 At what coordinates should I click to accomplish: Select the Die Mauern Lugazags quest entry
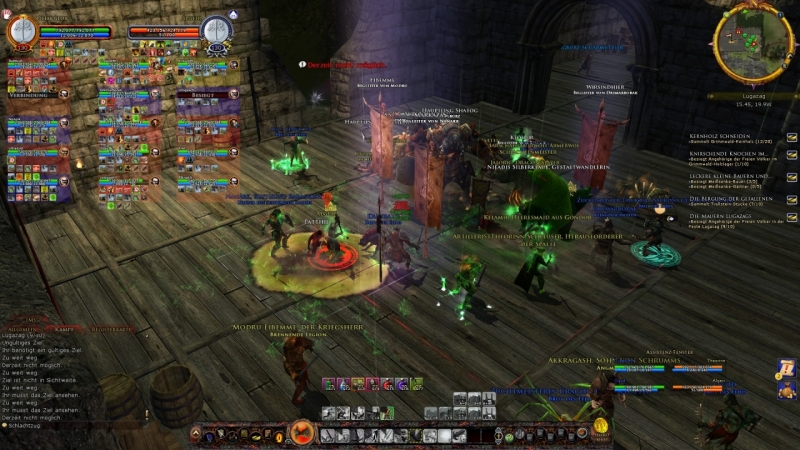tap(725, 215)
